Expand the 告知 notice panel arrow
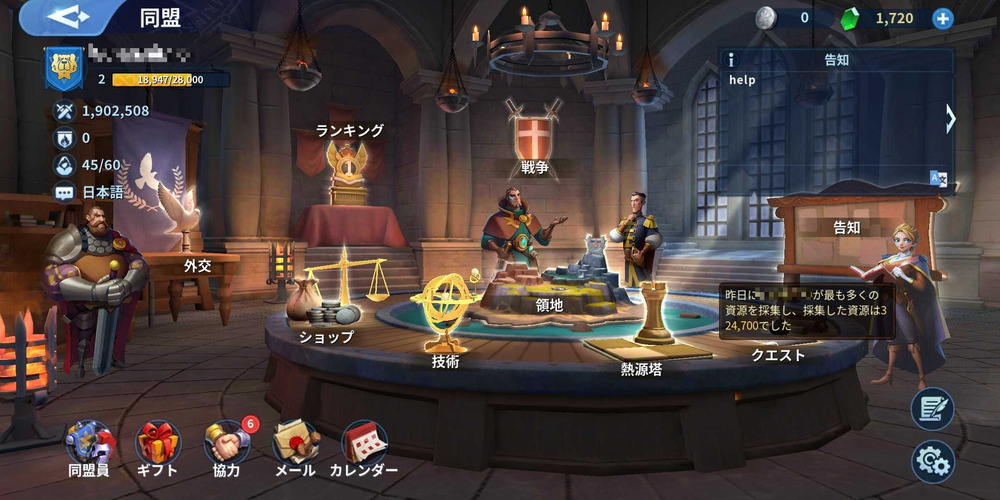Viewport: 1000px width, 500px height. tap(950, 119)
